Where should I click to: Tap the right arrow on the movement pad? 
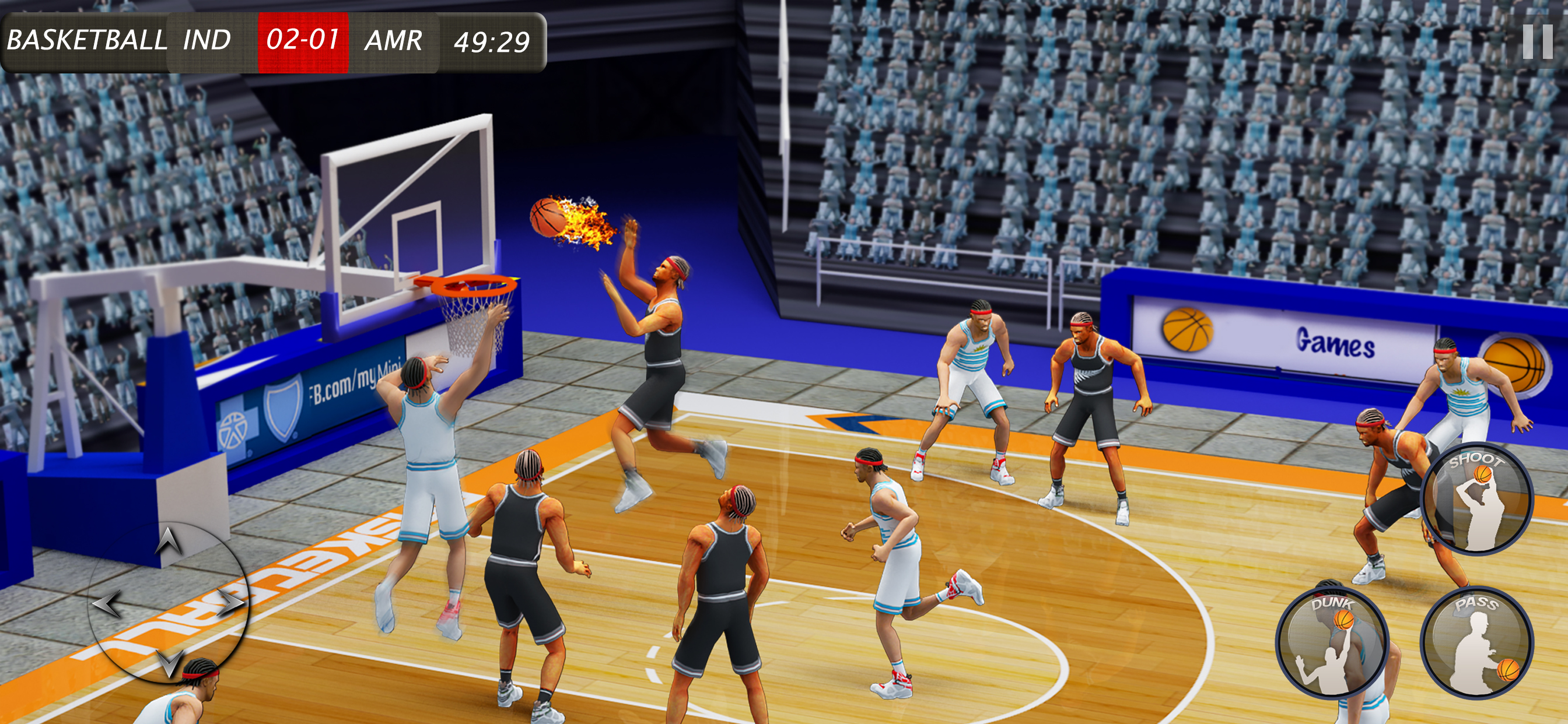coord(230,603)
